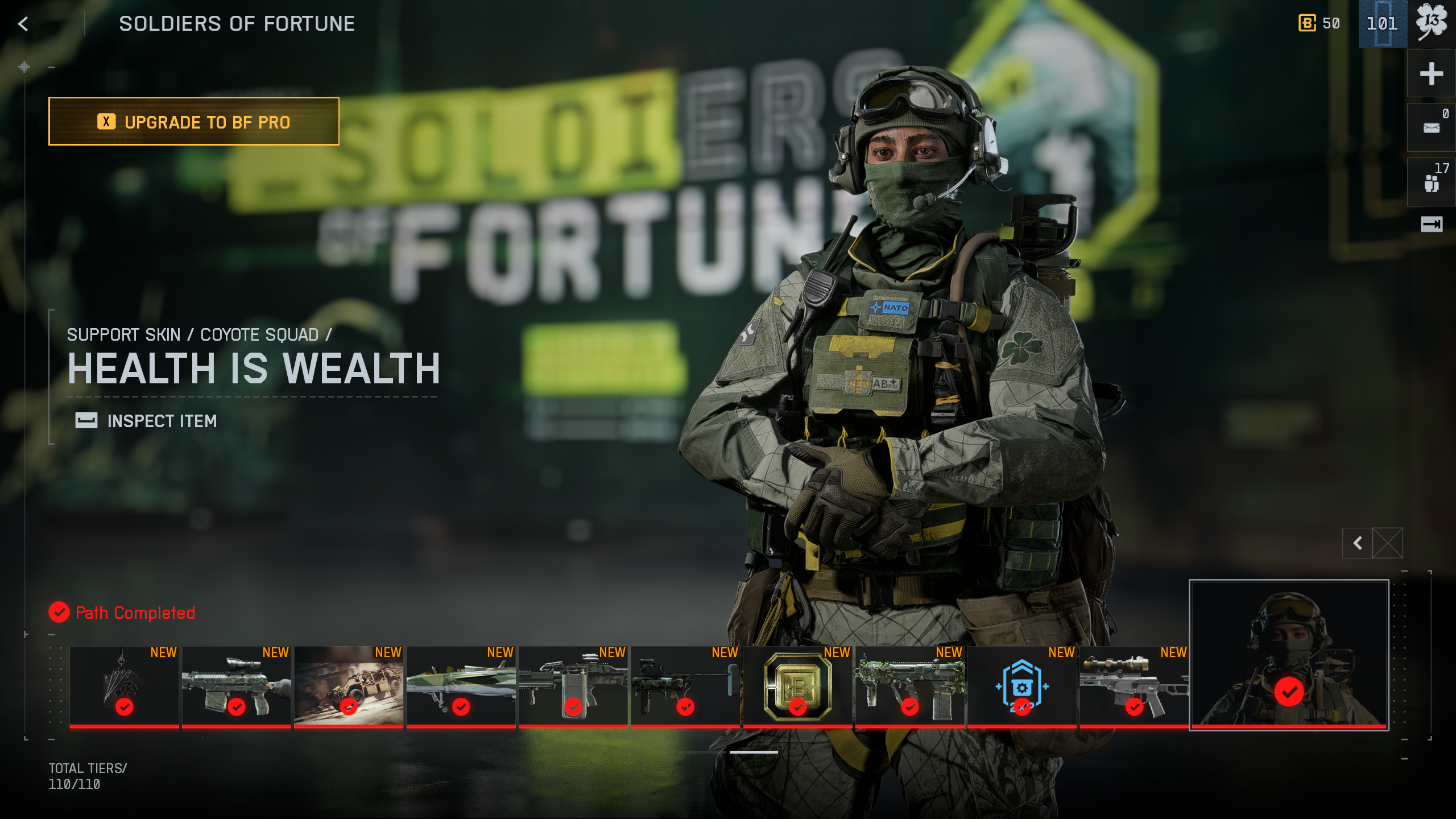Collapse the side panel with arrow icon
The width and height of the screenshot is (1456, 819).
(1432, 224)
